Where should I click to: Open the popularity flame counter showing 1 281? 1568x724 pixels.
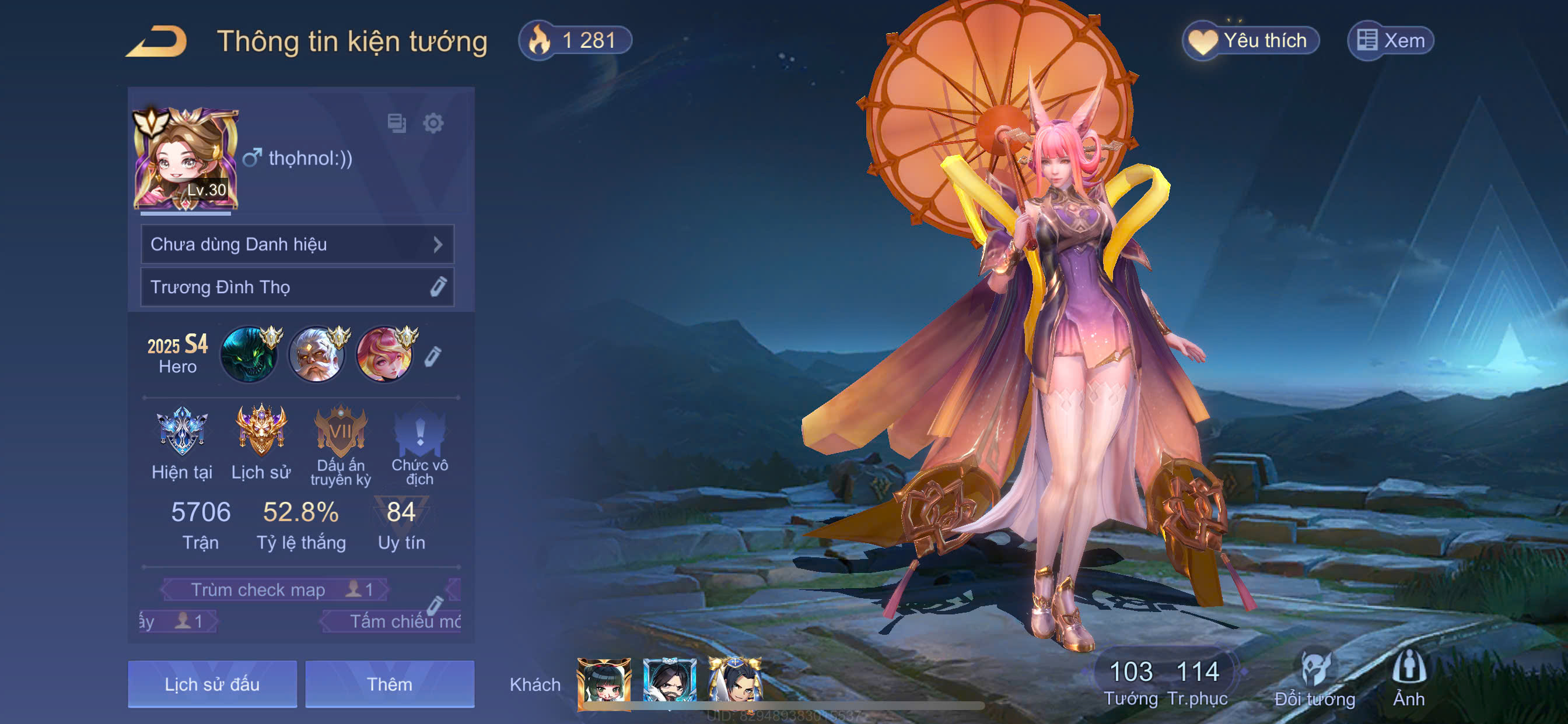pos(575,41)
